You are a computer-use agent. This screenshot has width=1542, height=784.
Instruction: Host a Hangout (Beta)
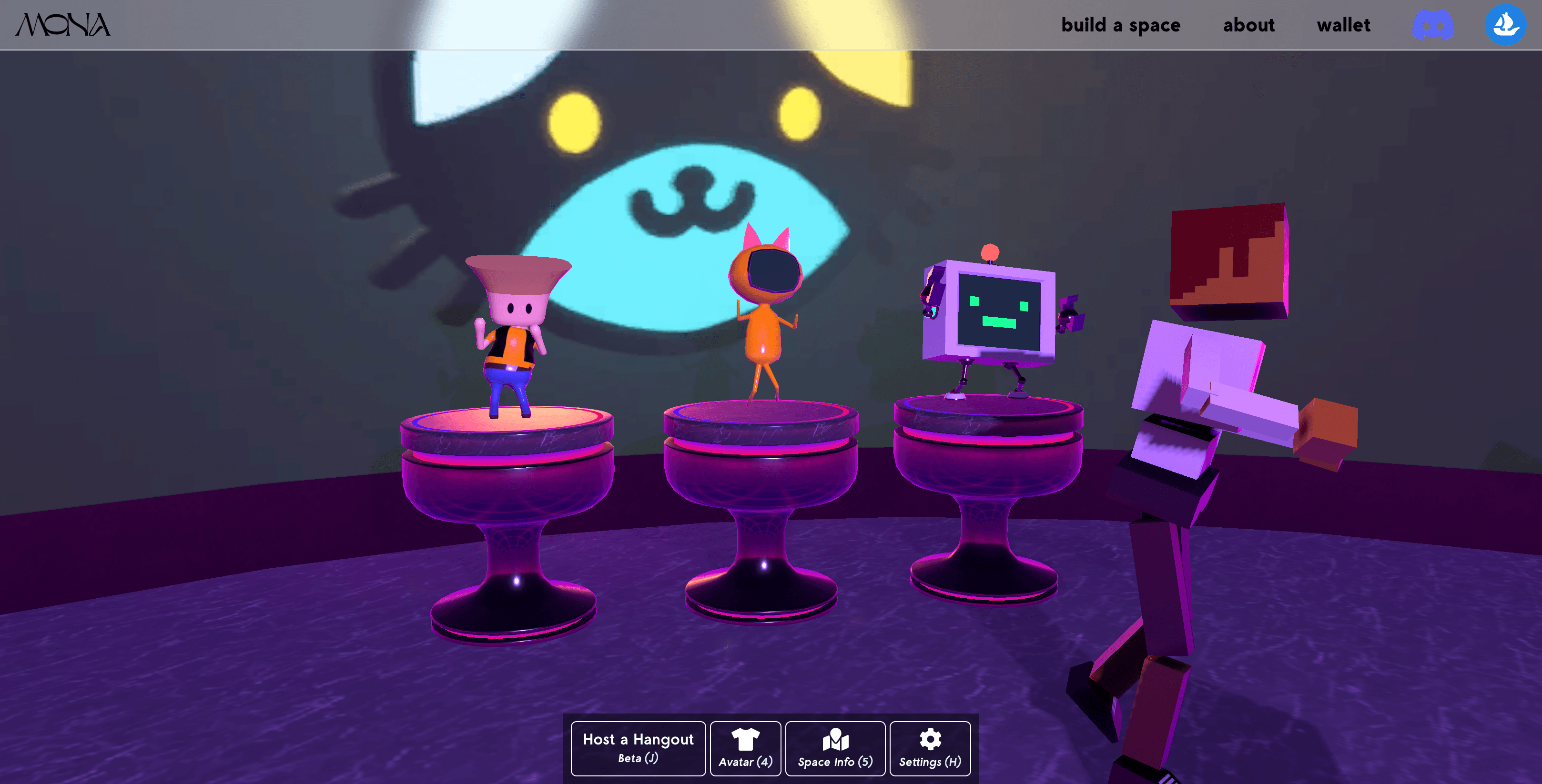pos(638,748)
